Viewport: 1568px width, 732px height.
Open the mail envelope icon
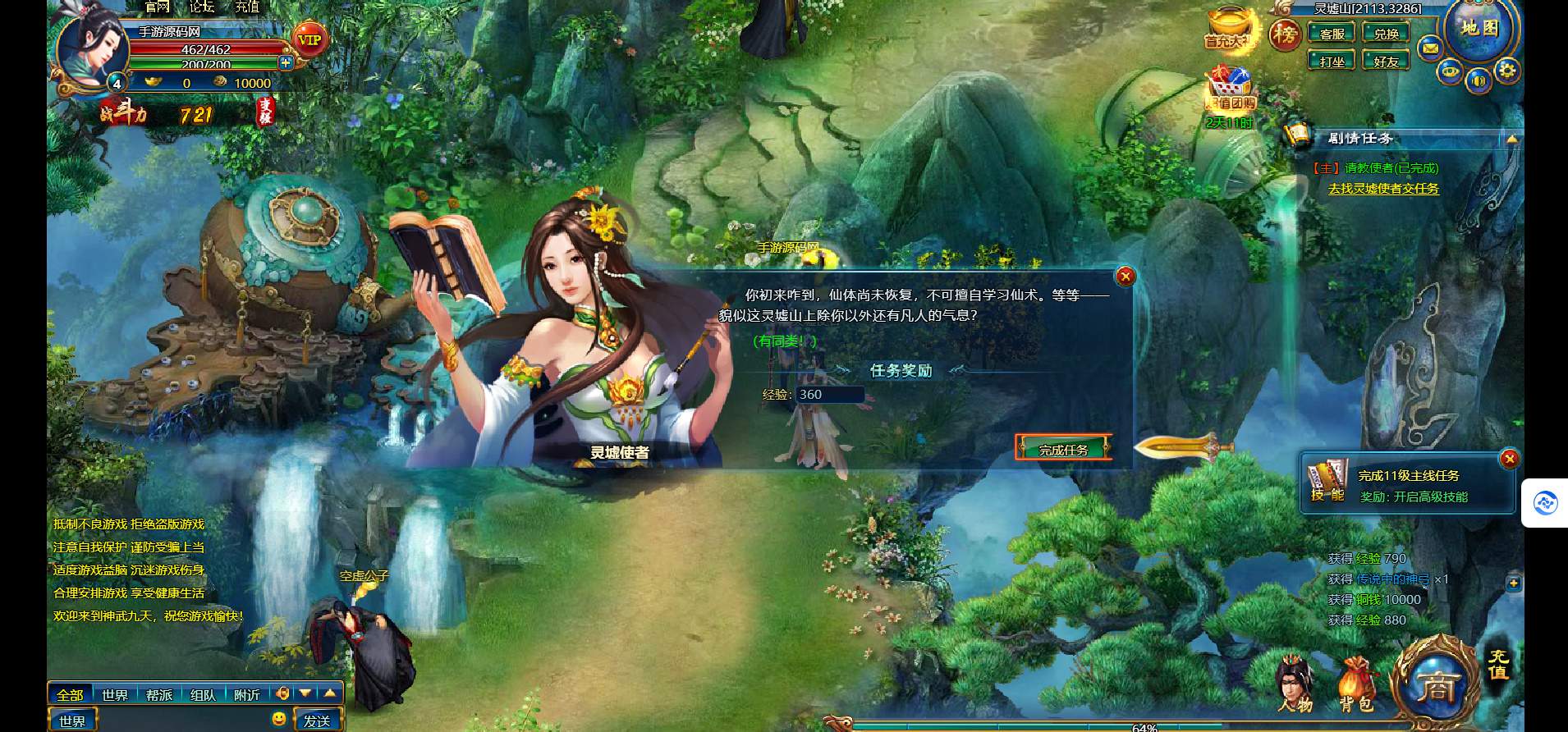coord(1430,48)
